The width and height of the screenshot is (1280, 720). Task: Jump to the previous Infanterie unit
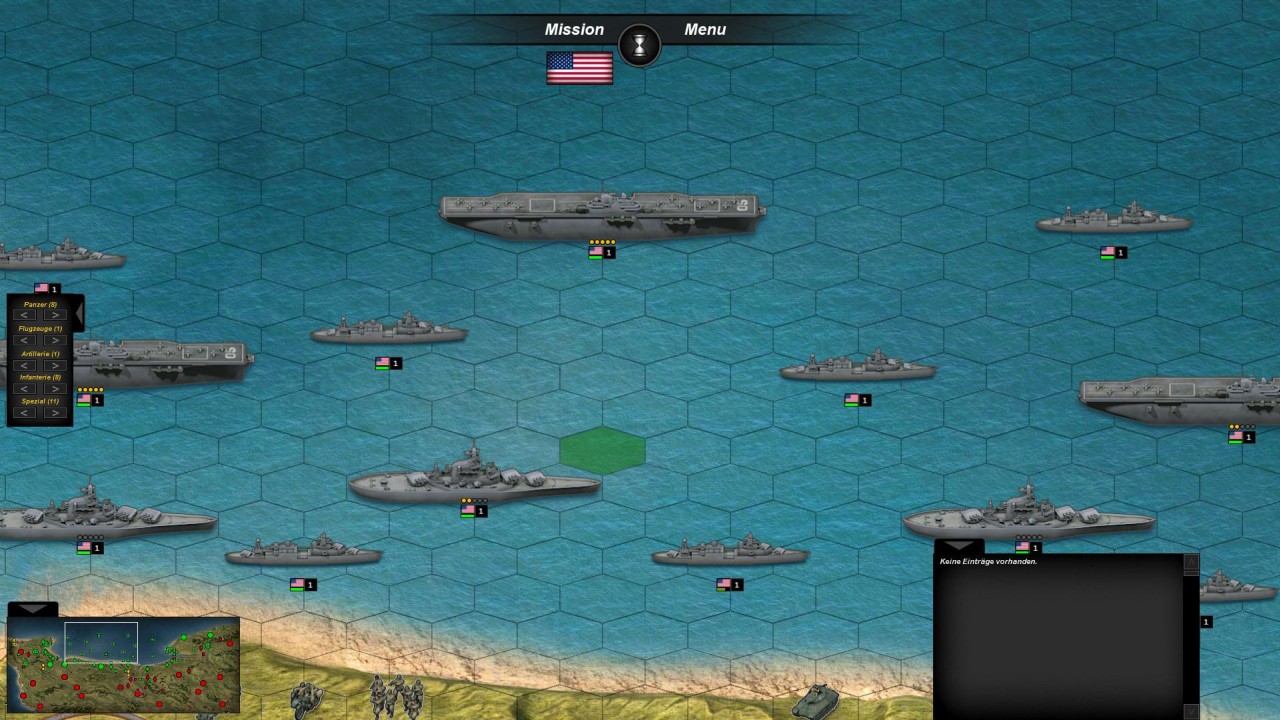(26, 389)
